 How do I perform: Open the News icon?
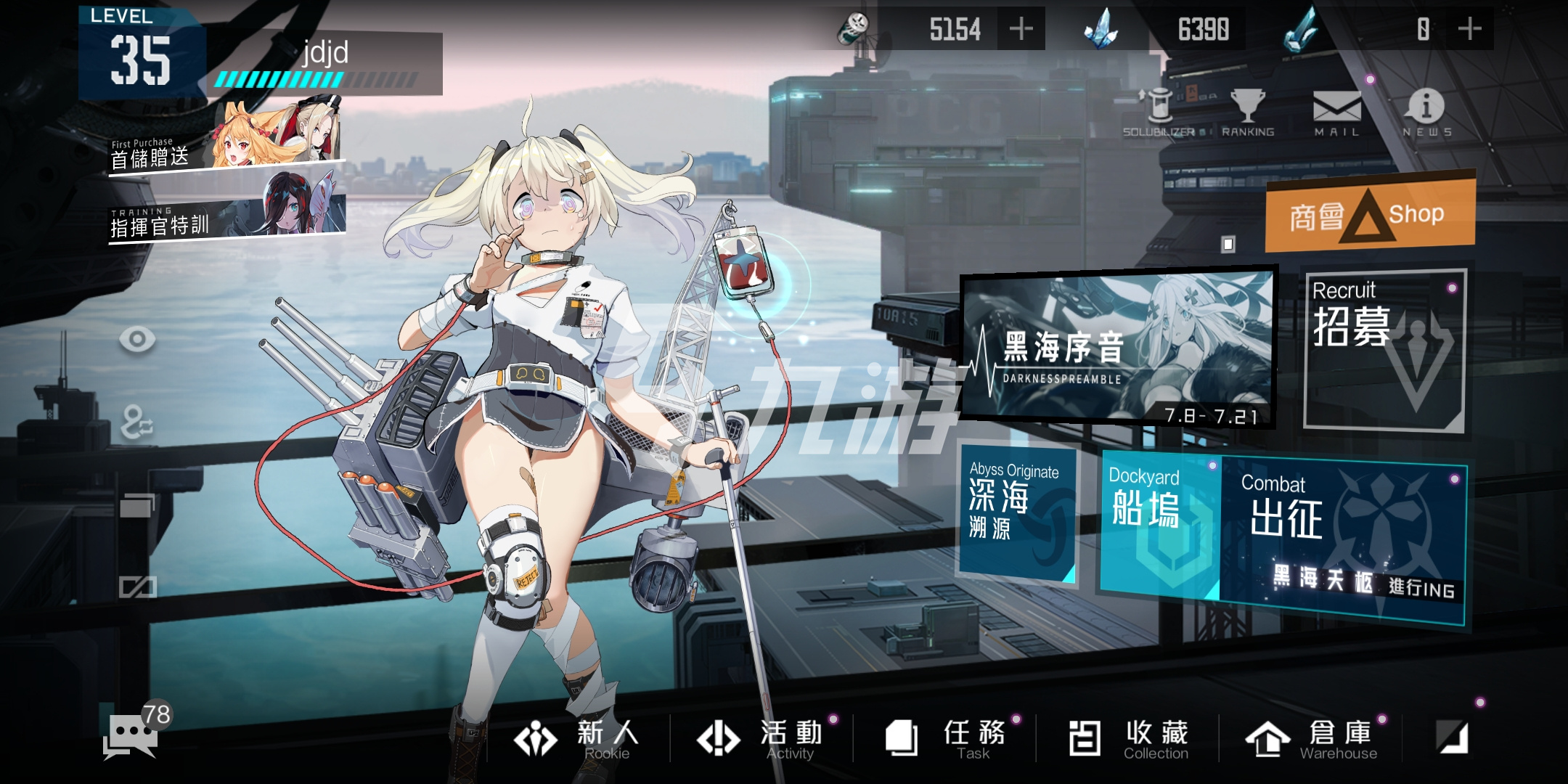click(1426, 113)
